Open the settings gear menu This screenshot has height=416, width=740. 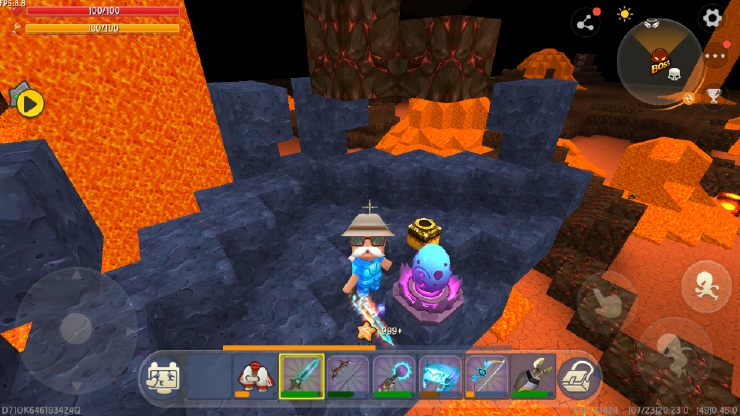712,17
